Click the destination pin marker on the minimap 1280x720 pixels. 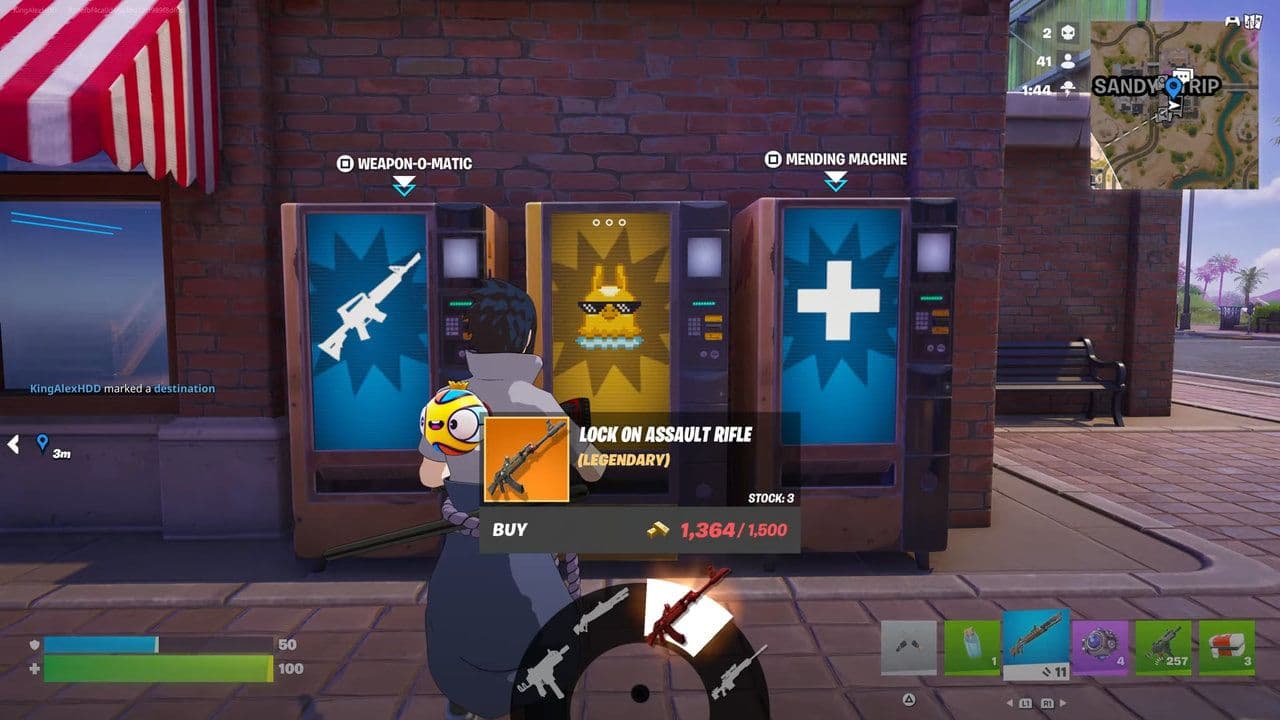click(1172, 86)
